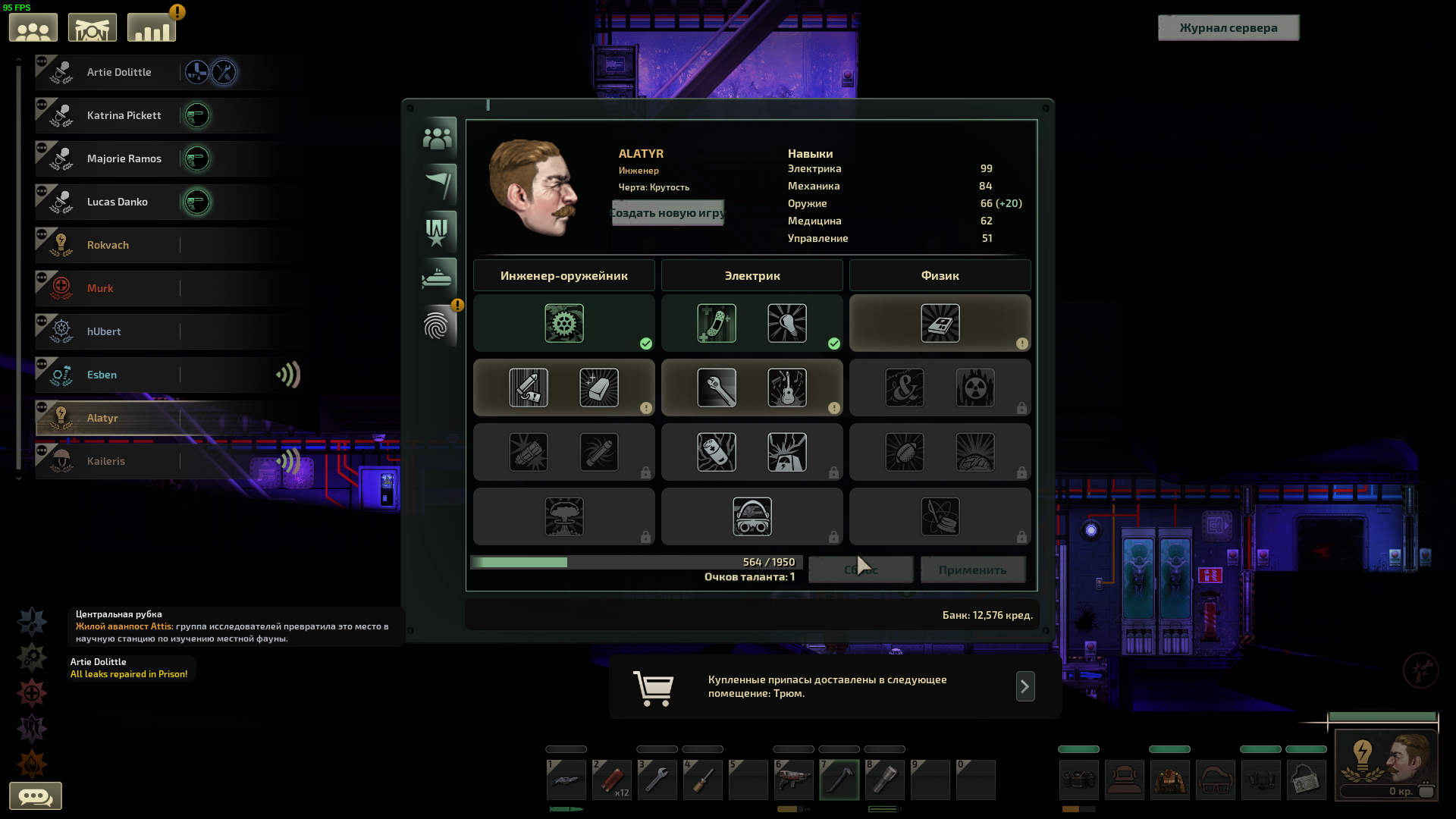Pick the Kaileris crew entry
This screenshot has width=1456, height=819.
pos(105,461)
